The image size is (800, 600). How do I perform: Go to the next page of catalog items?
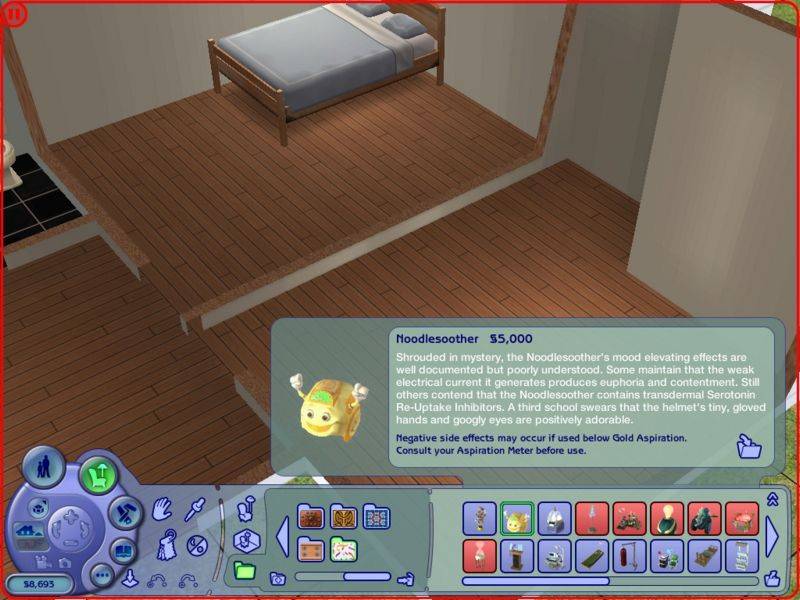tap(771, 537)
